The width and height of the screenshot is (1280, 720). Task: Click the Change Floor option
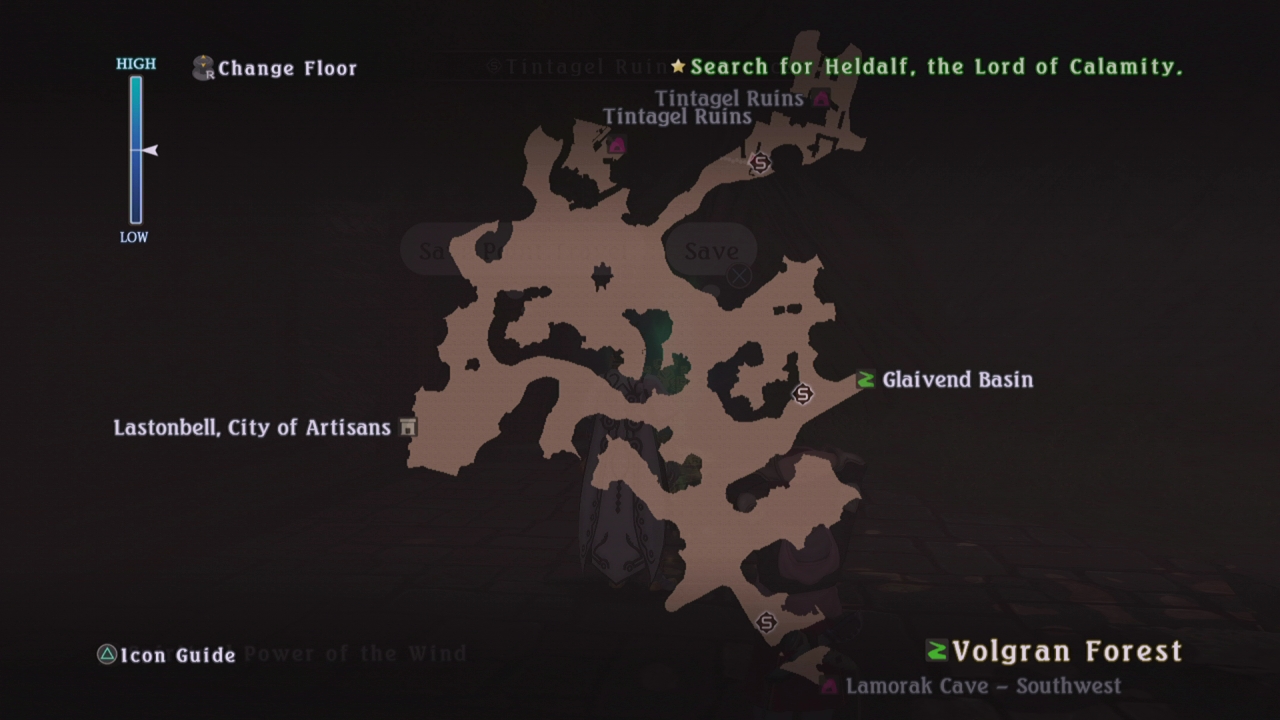pyautogui.click(x=275, y=68)
